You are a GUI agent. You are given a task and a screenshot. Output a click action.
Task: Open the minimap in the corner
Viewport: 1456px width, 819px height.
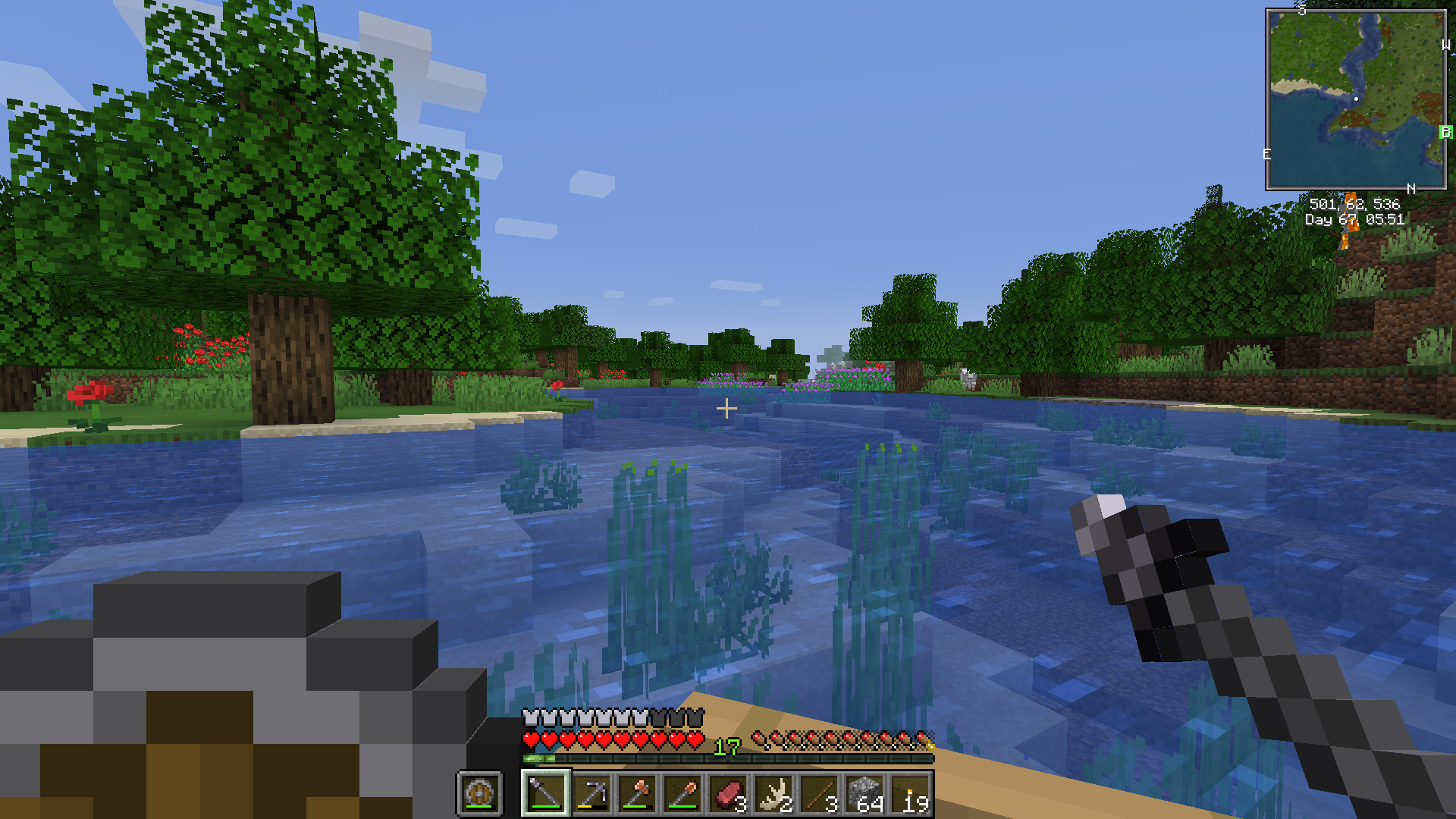pyautogui.click(x=1356, y=99)
